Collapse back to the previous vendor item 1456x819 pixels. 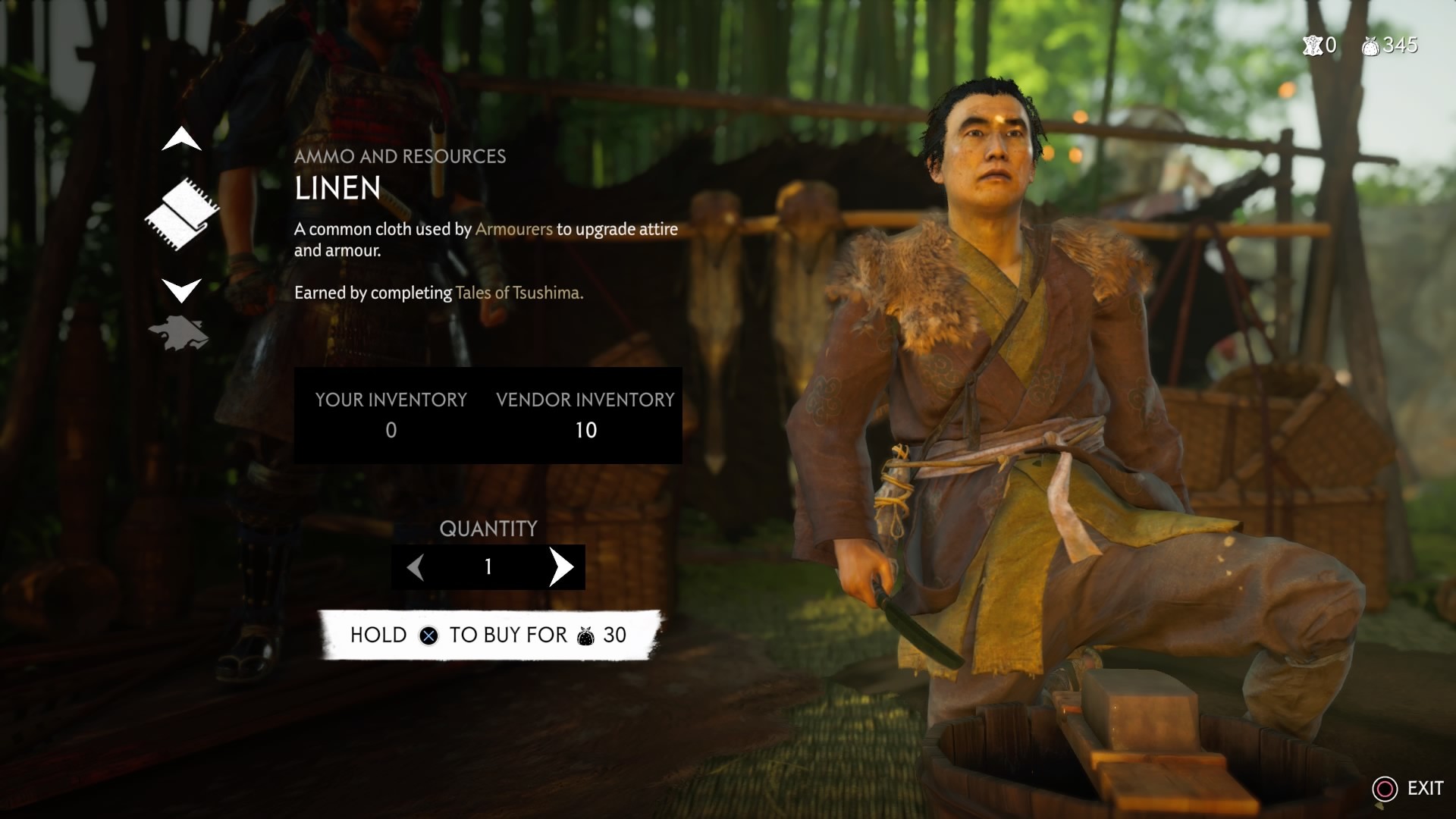tap(180, 140)
